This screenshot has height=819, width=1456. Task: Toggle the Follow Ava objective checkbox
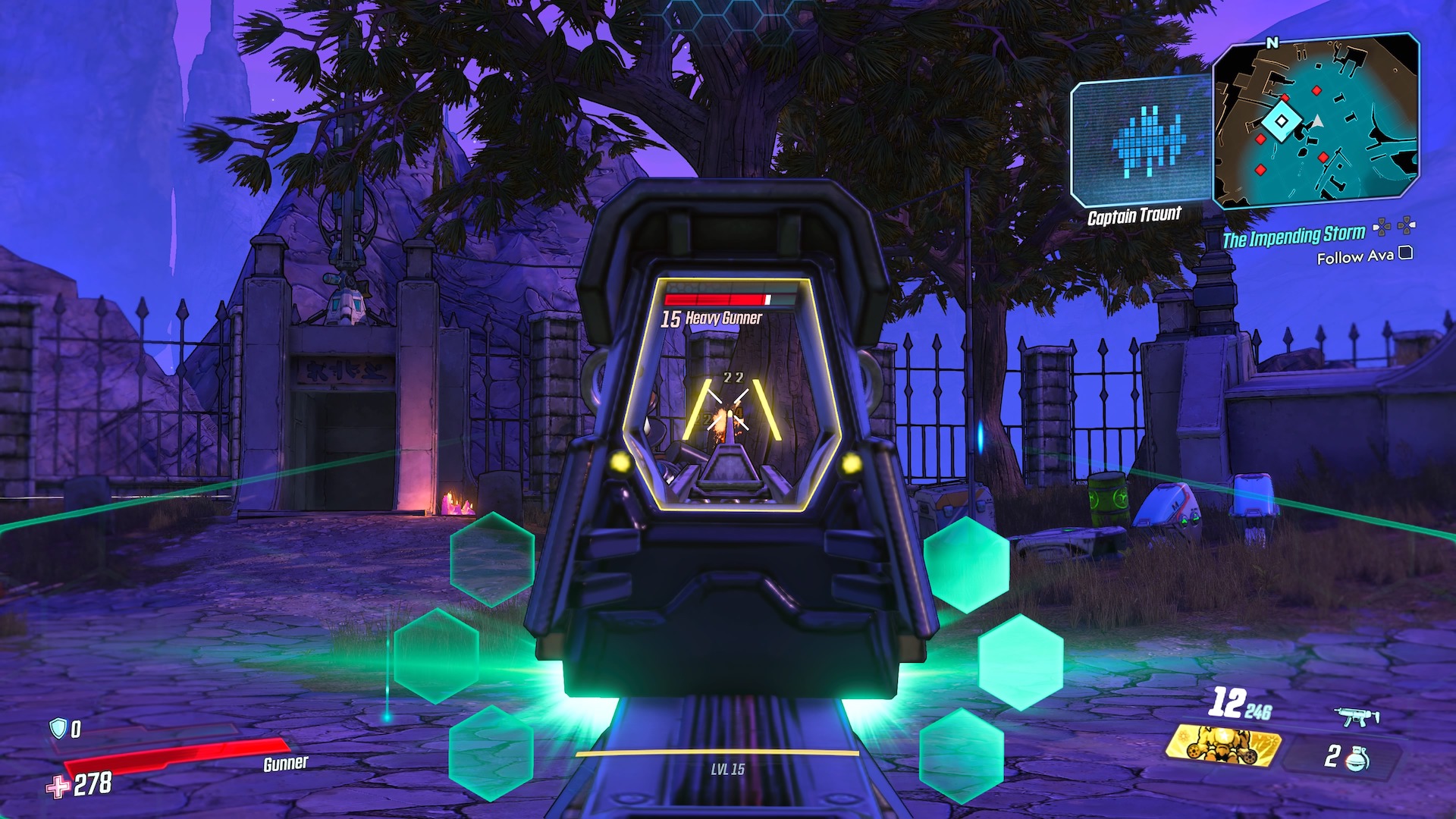pyautogui.click(x=1405, y=253)
